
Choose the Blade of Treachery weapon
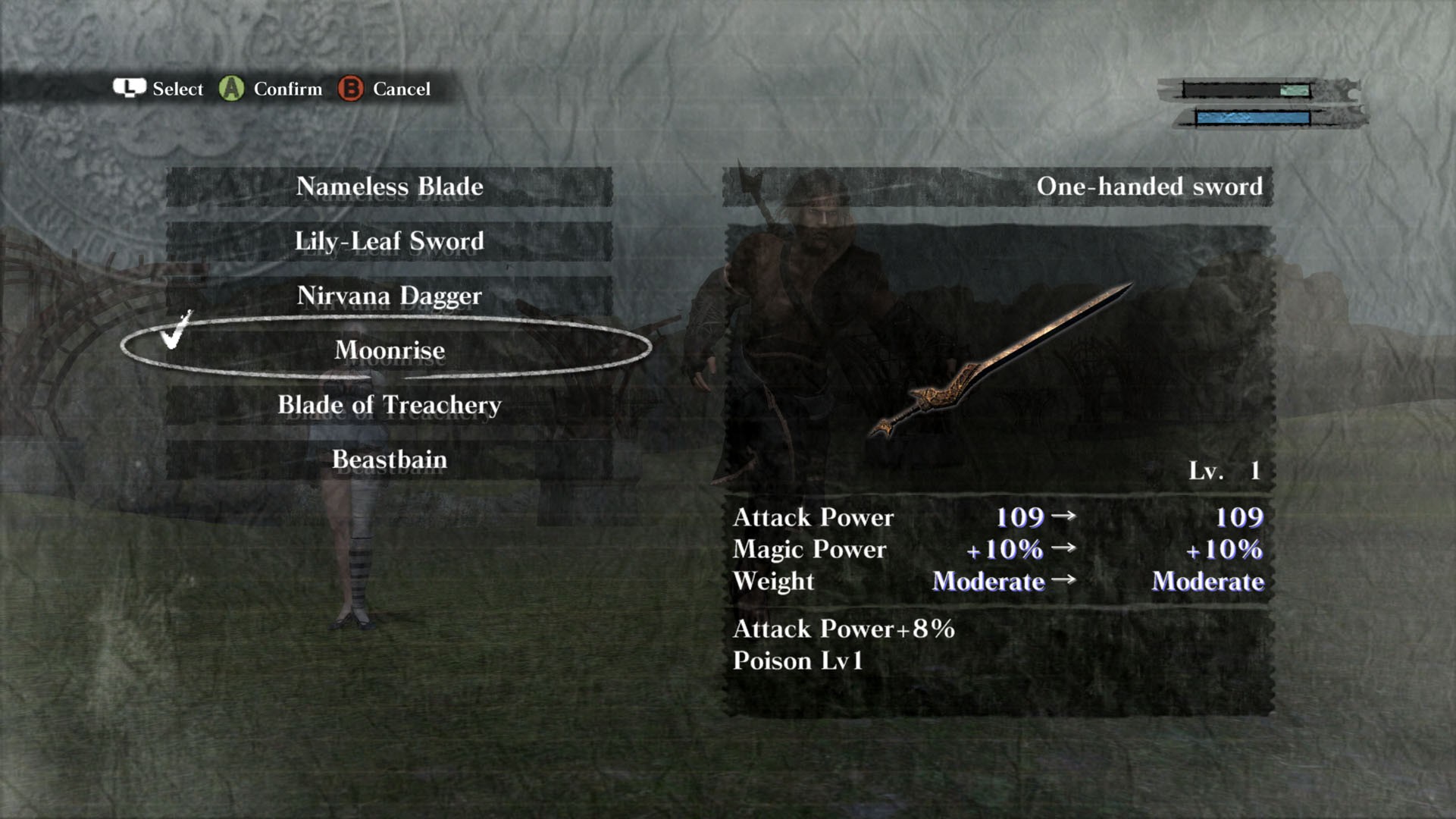coord(389,404)
